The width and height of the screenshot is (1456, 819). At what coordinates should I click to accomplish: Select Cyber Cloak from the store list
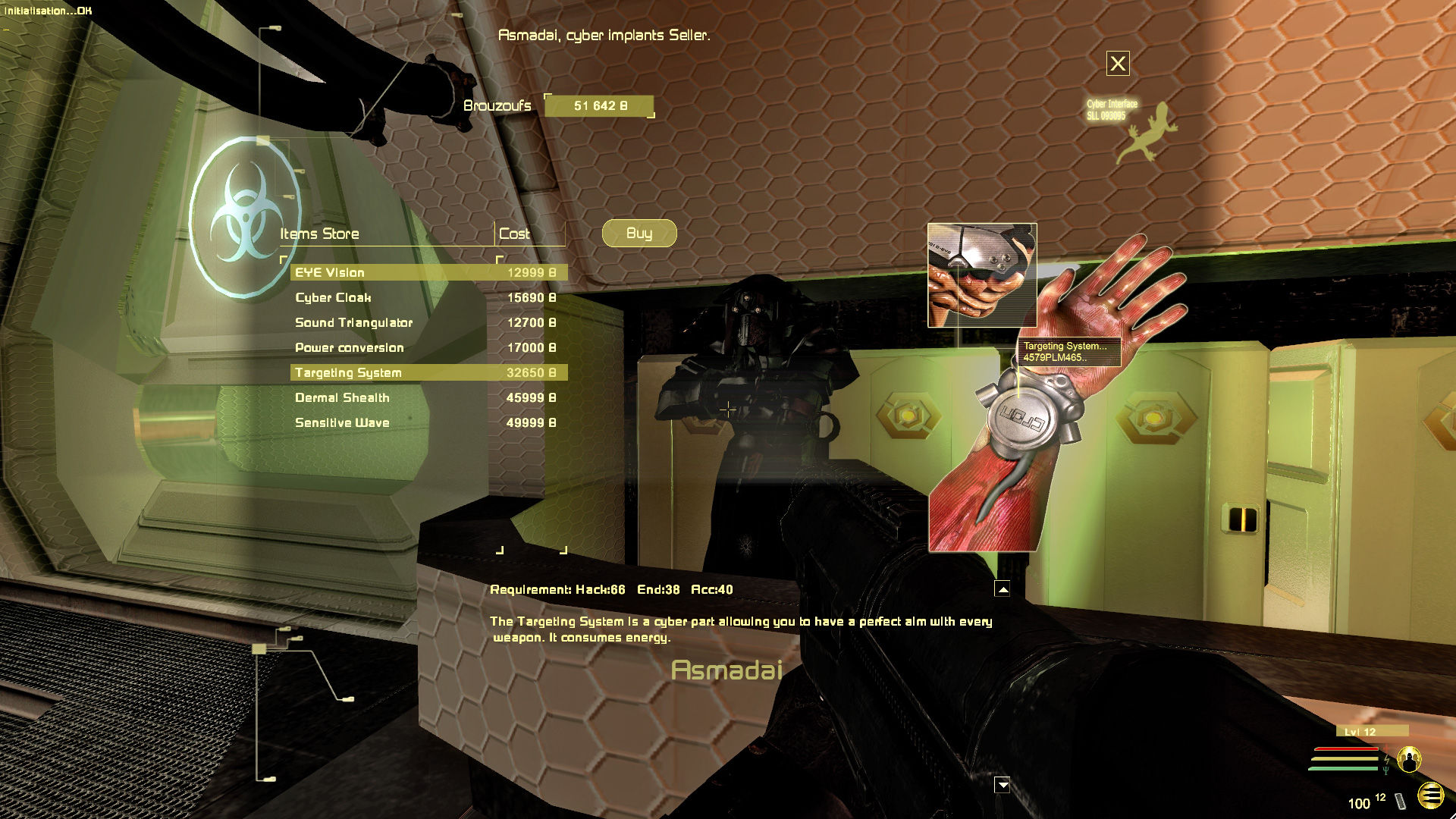click(x=334, y=297)
